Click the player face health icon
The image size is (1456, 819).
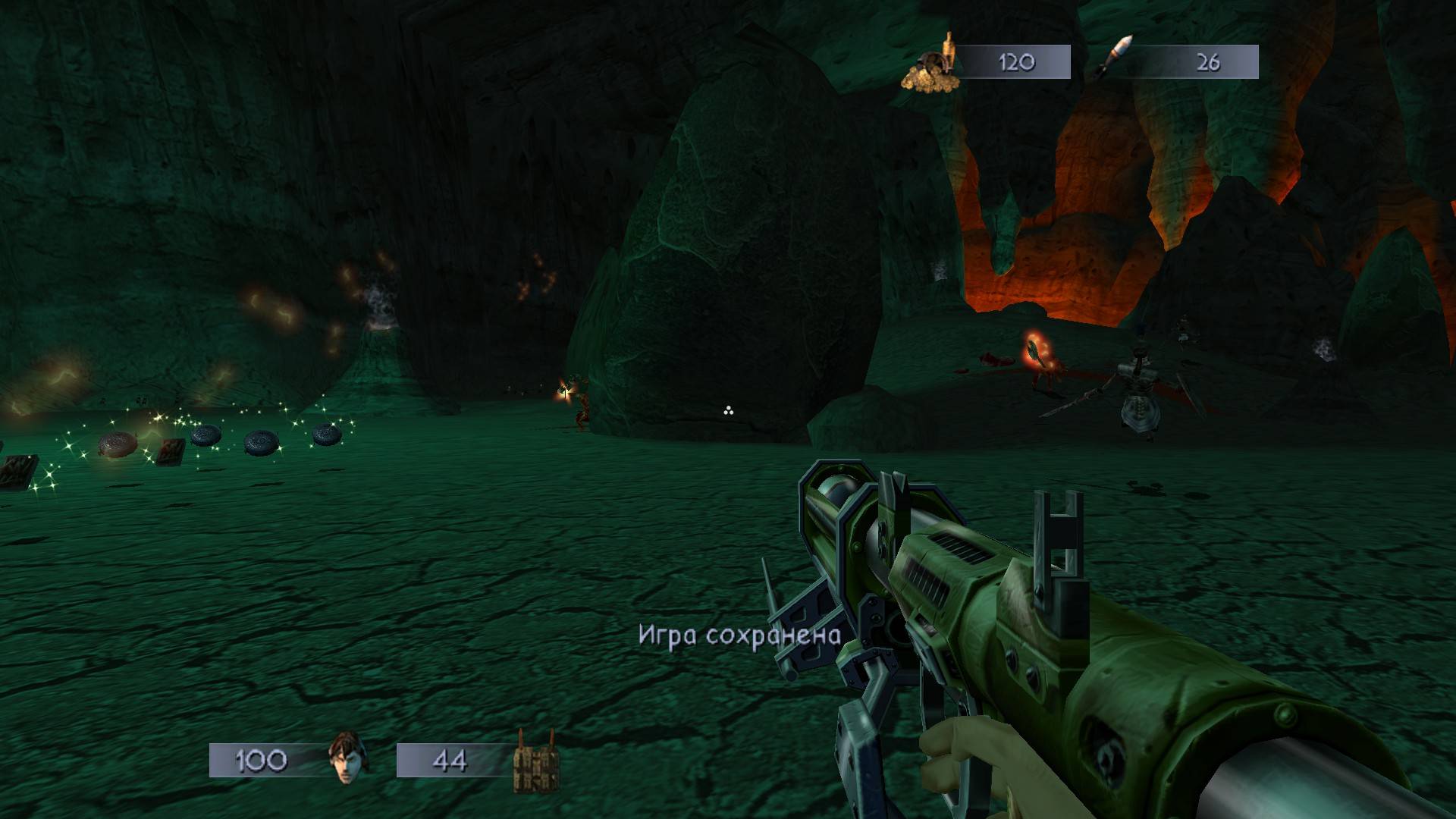click(x=347, y=760)
